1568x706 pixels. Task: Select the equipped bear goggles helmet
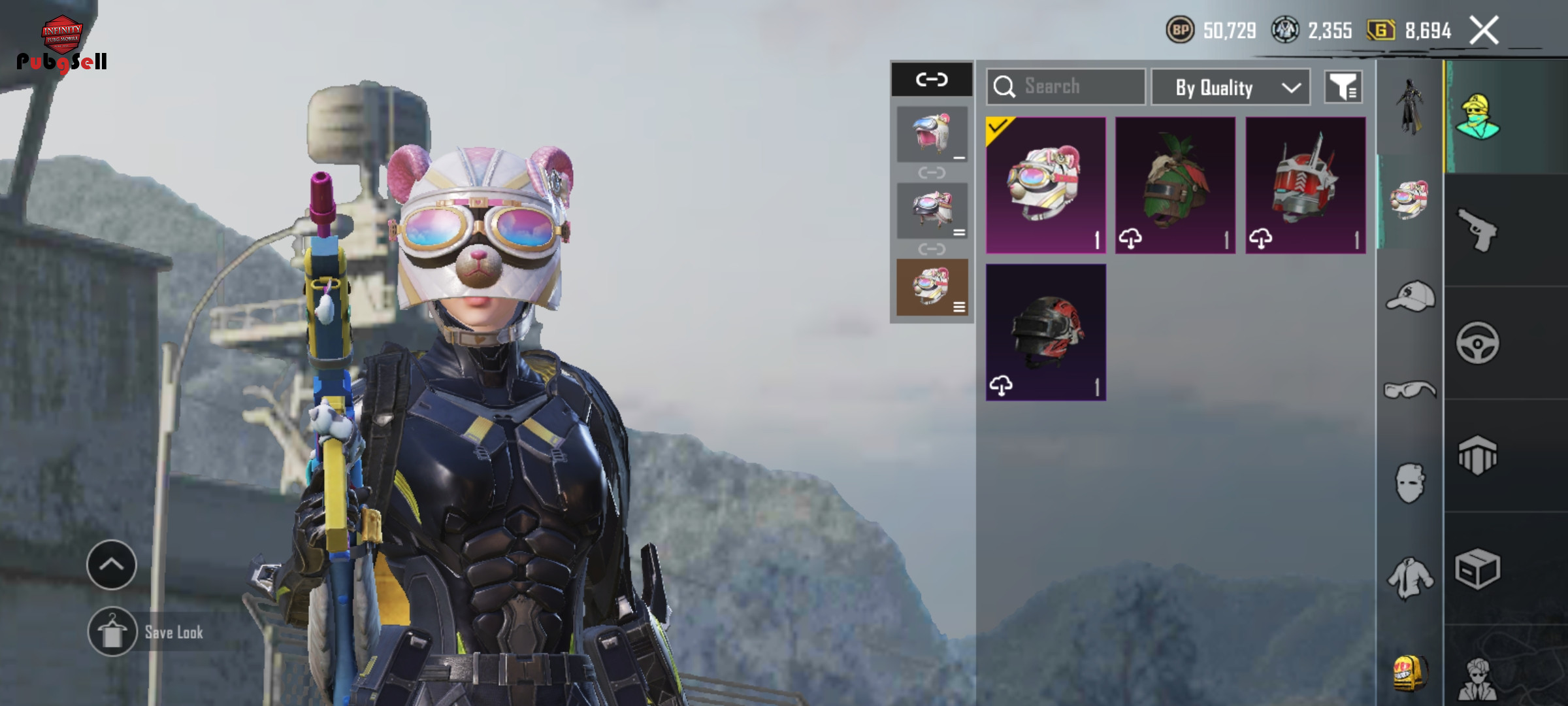[x=1045, y=185]
